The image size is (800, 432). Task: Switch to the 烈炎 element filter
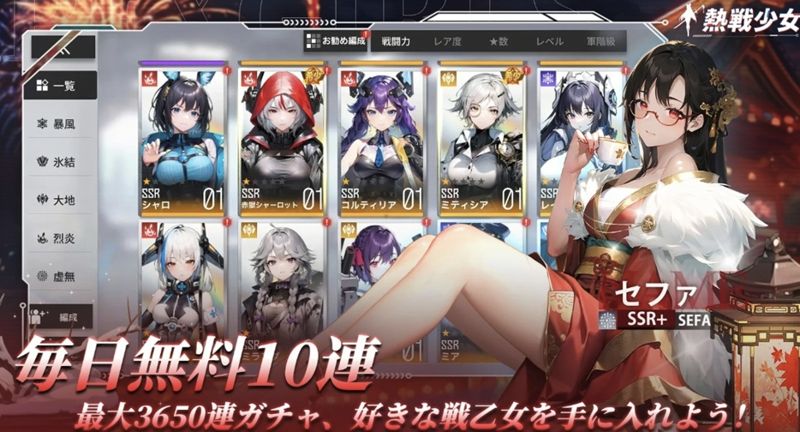point(62,238)
